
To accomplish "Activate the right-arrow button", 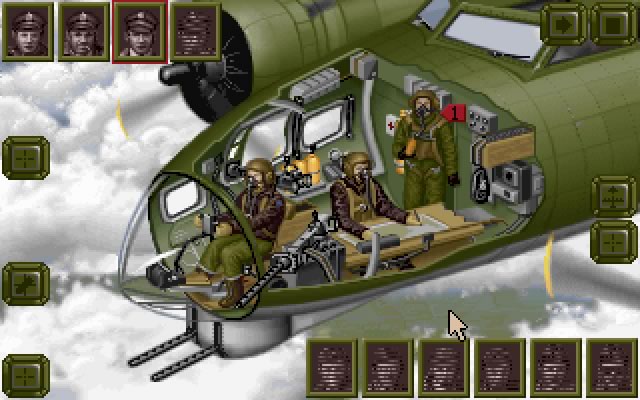I will pyautogui.click(x=565, y=23).
